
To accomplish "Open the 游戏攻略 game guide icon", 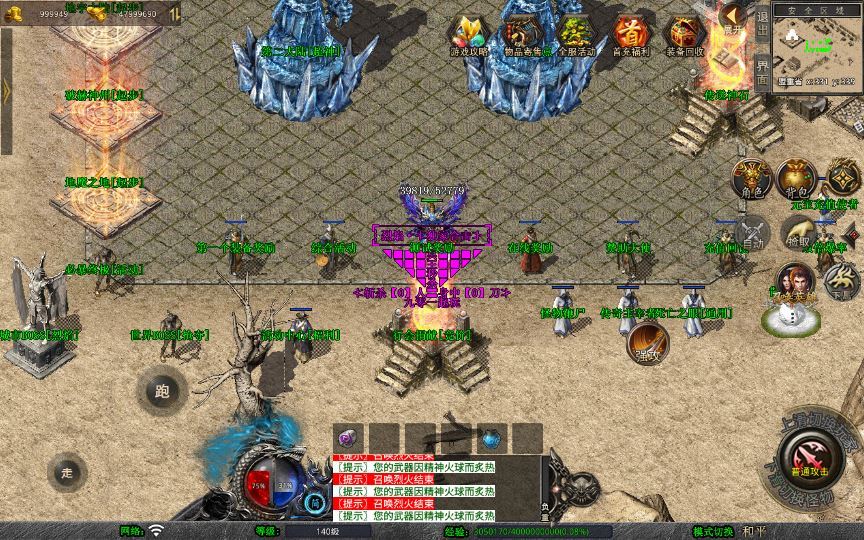I will coord(469,34).
